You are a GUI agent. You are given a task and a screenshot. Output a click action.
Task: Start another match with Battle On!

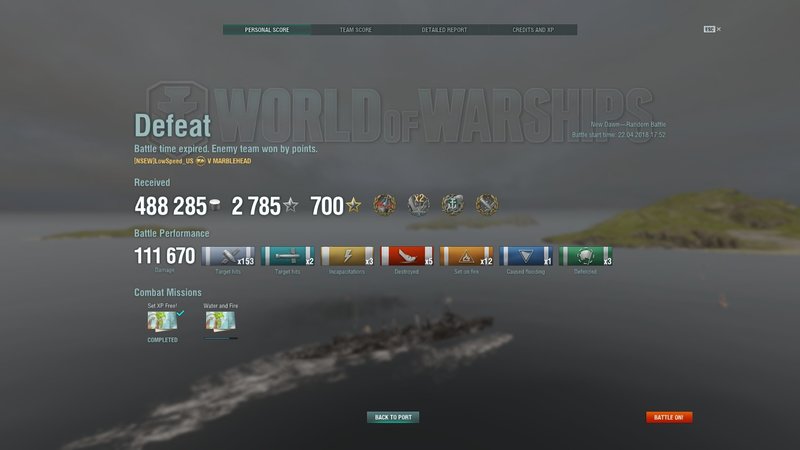(x=669, y=417)
